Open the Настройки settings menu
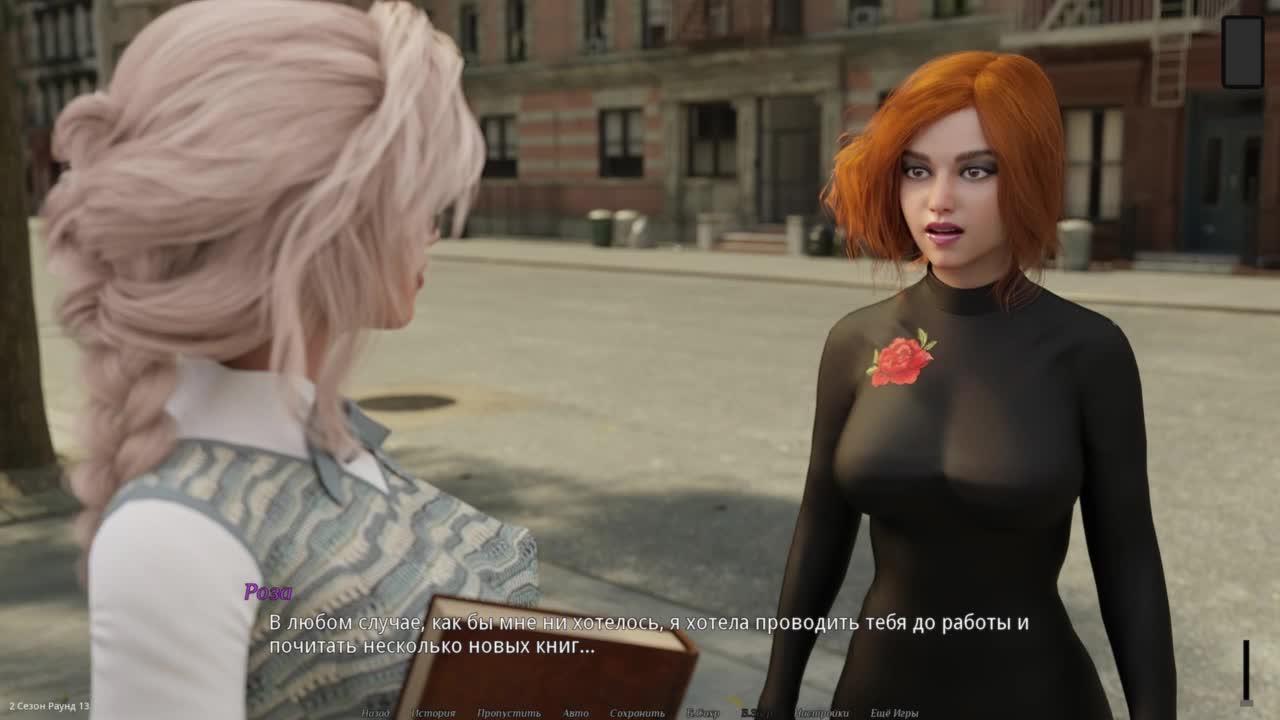The width and height of the screenshot is (1280, 720). (822, 713)
